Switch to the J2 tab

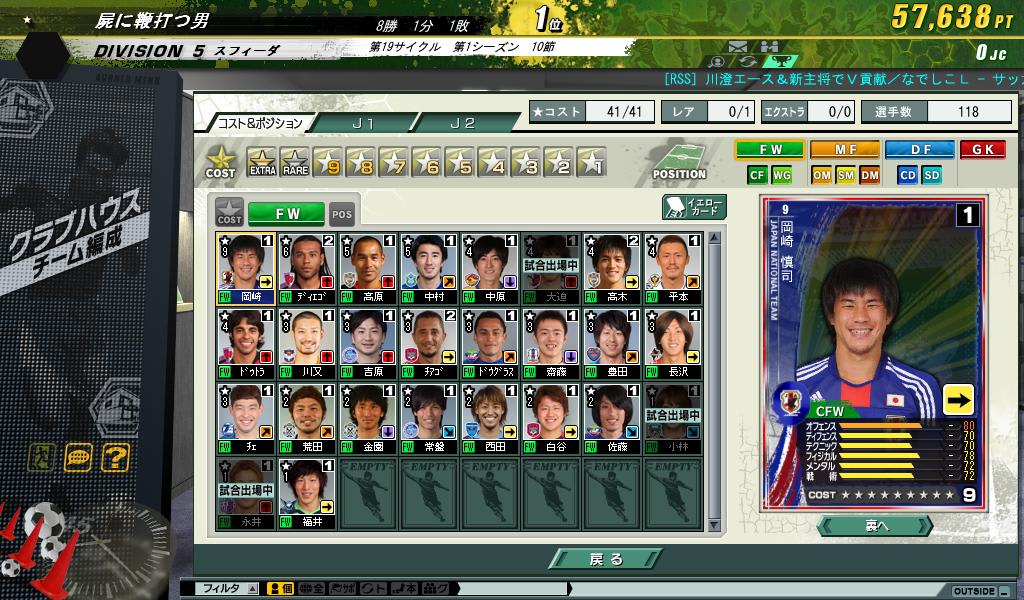point(463,123)
